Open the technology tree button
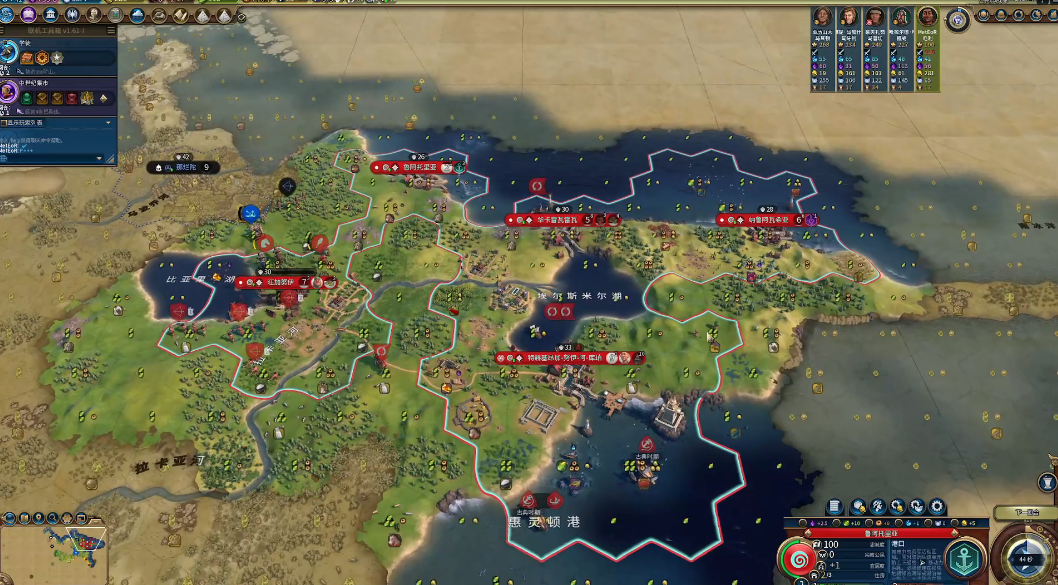The height and width of the screenshot is (585, 1058). point(8,15)
